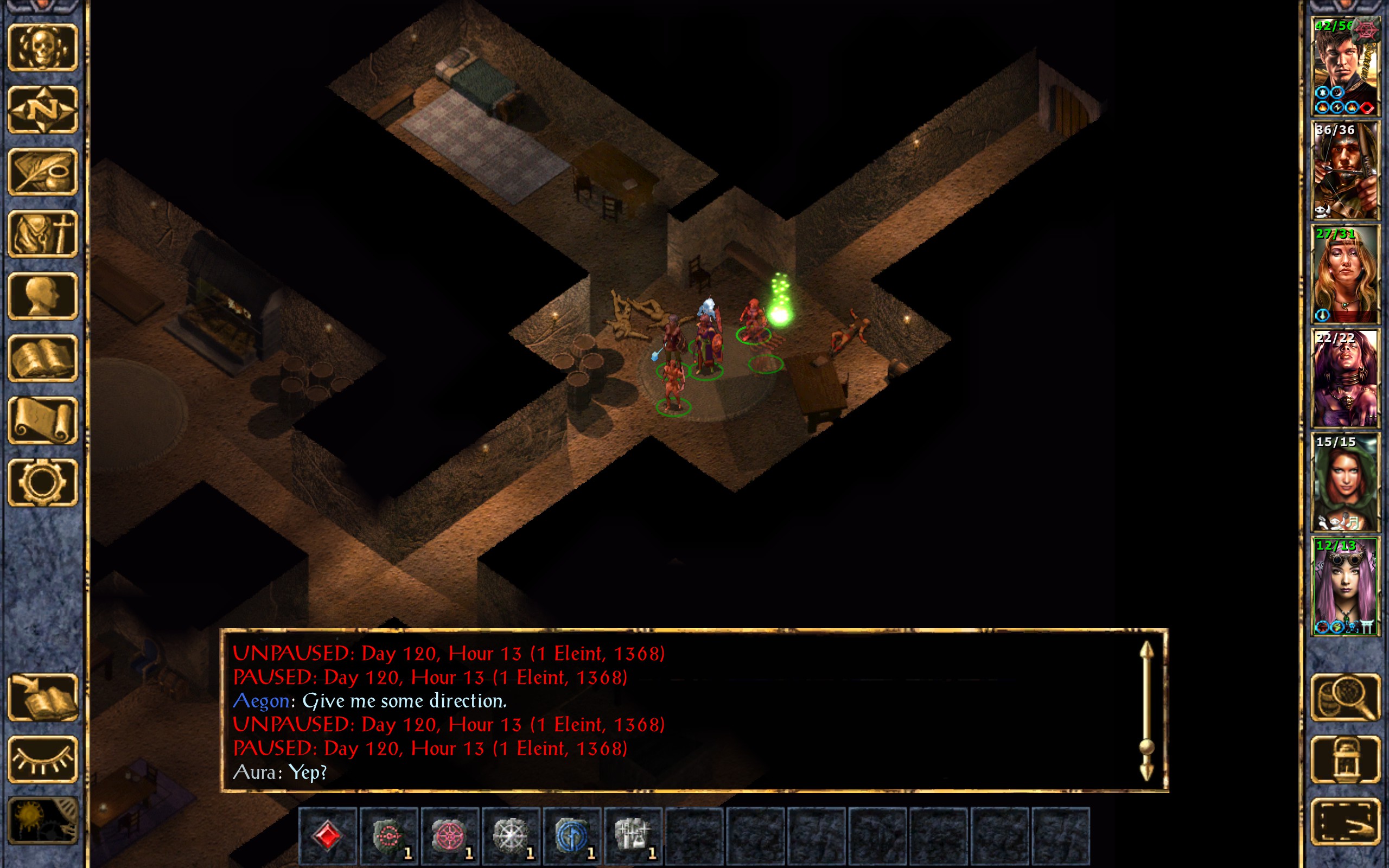Activate the blue rune spell slot
The width and height of the screenshot is (1389, 868).
(x=572, y=835)
